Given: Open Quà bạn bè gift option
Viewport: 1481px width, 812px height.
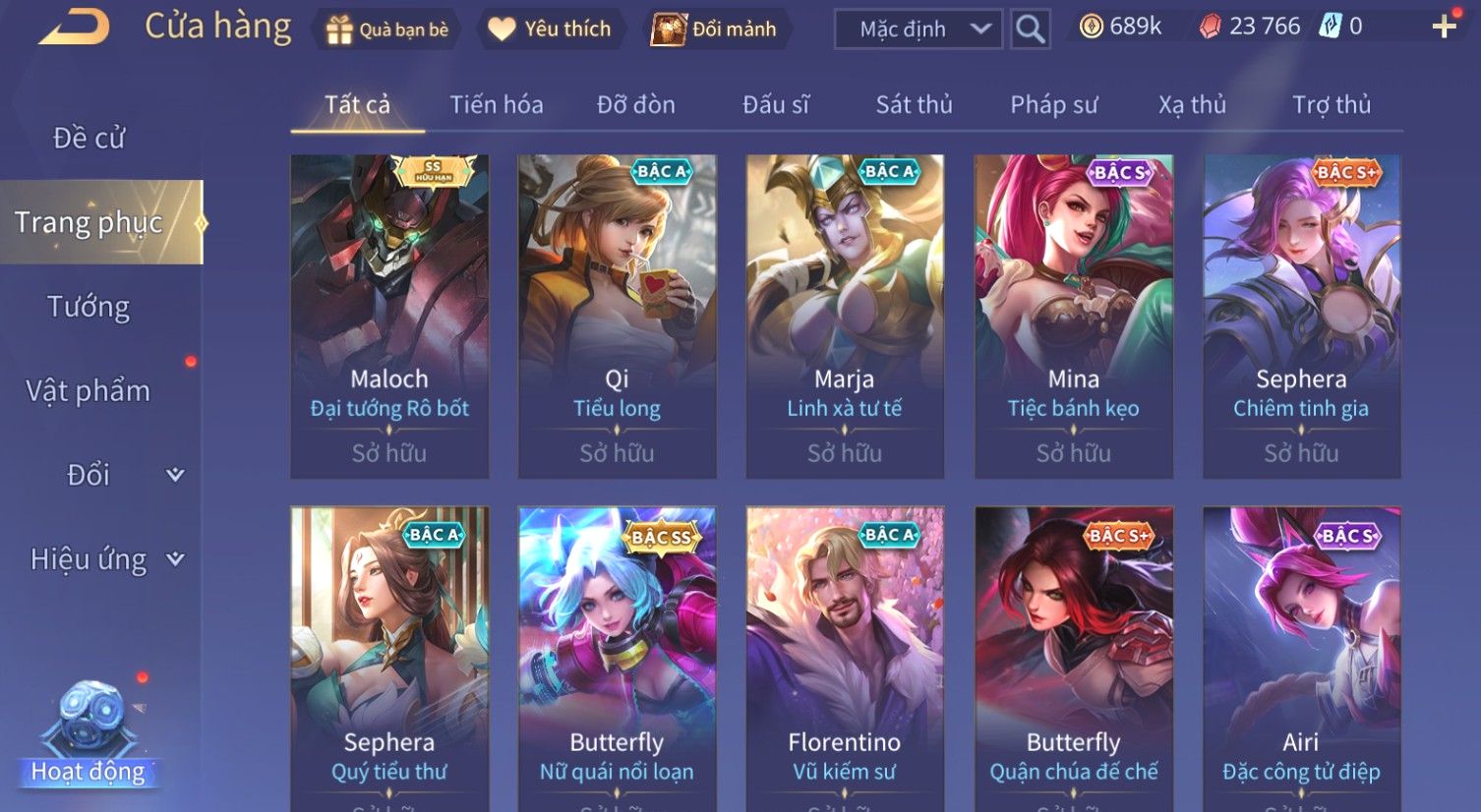Looking at the screenshot, I should coord(386,29).
